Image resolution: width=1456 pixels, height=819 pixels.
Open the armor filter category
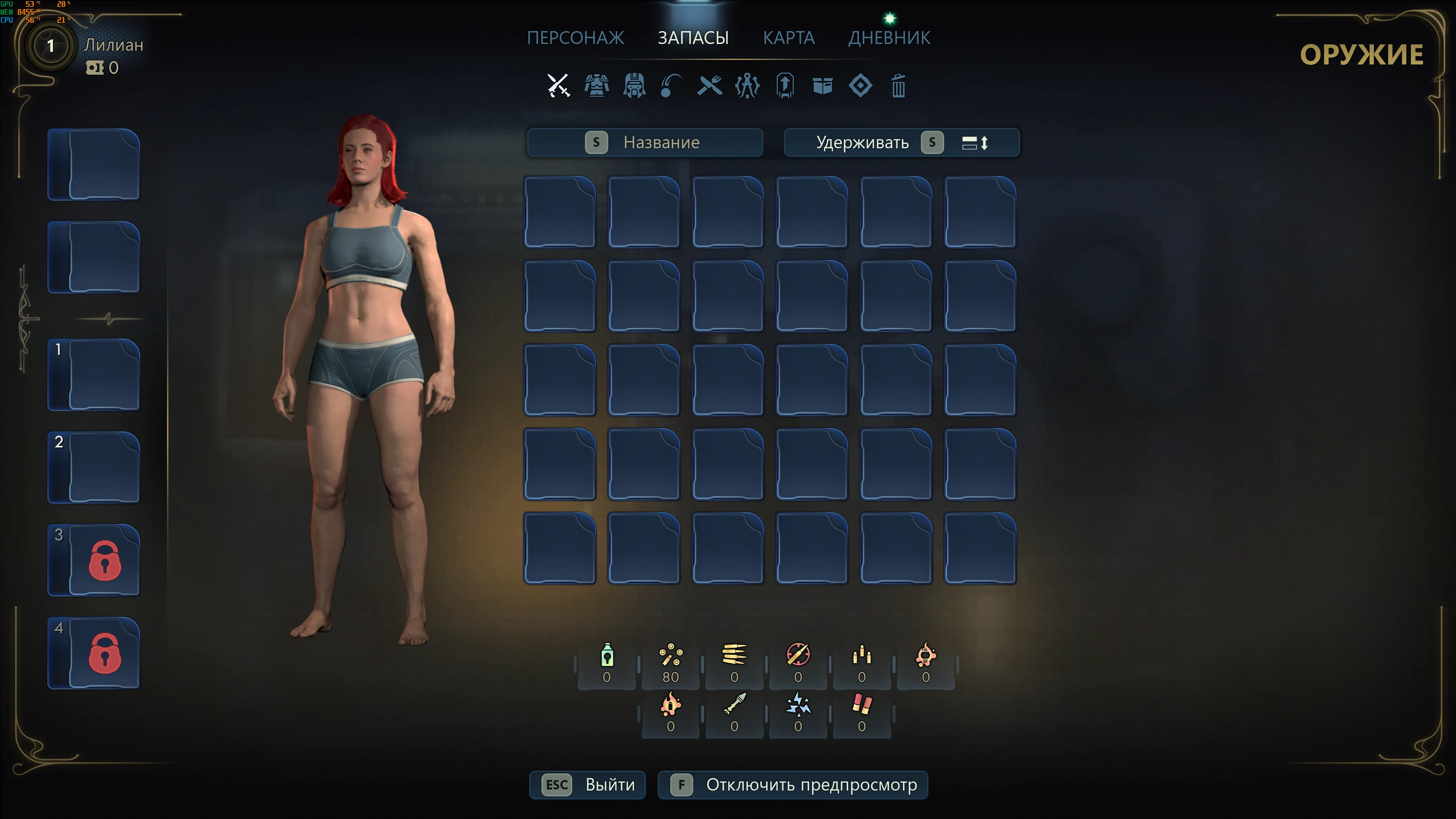596,86
